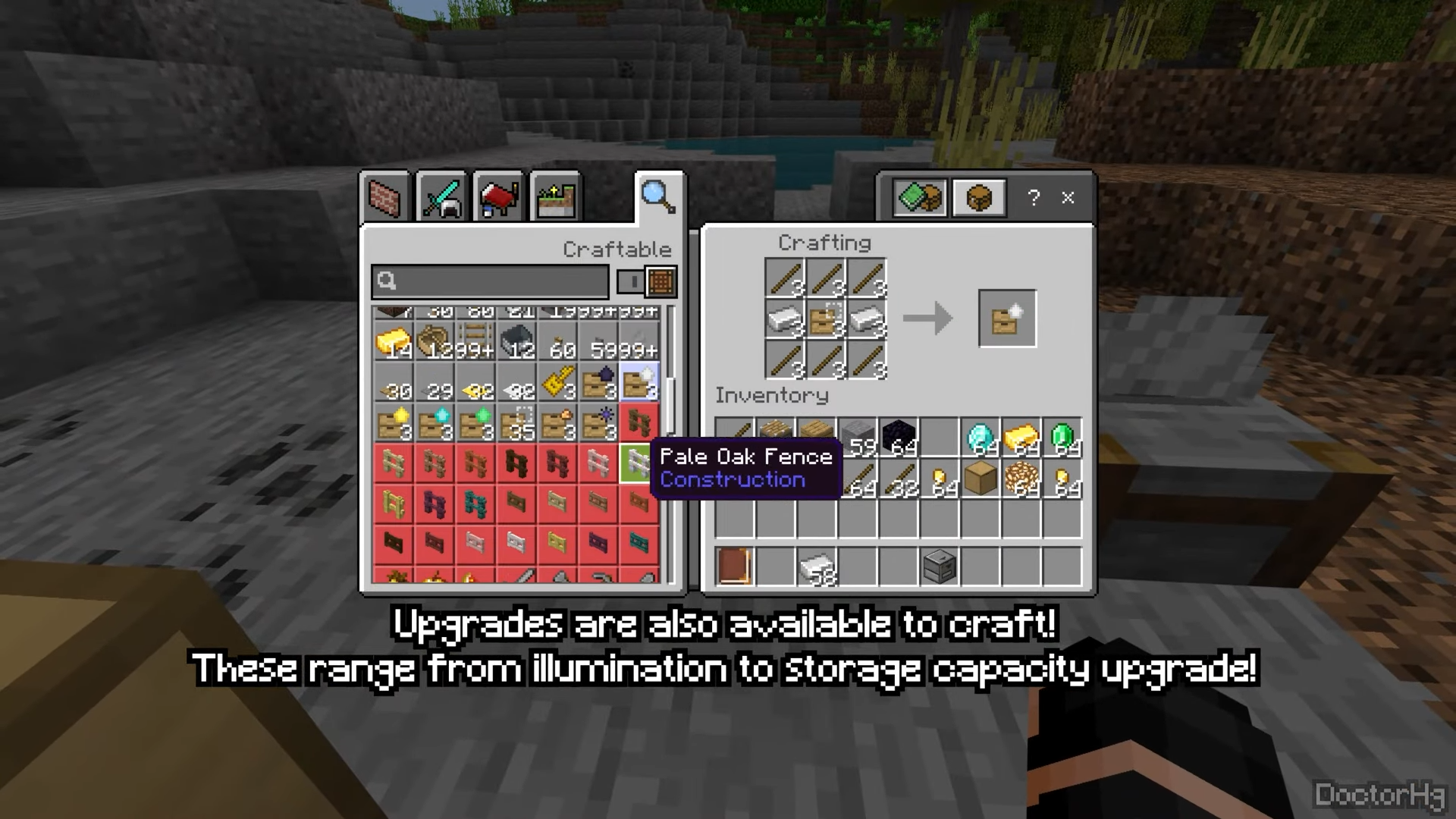Open the diamond sword Equipment tab

tap(441, 197)
